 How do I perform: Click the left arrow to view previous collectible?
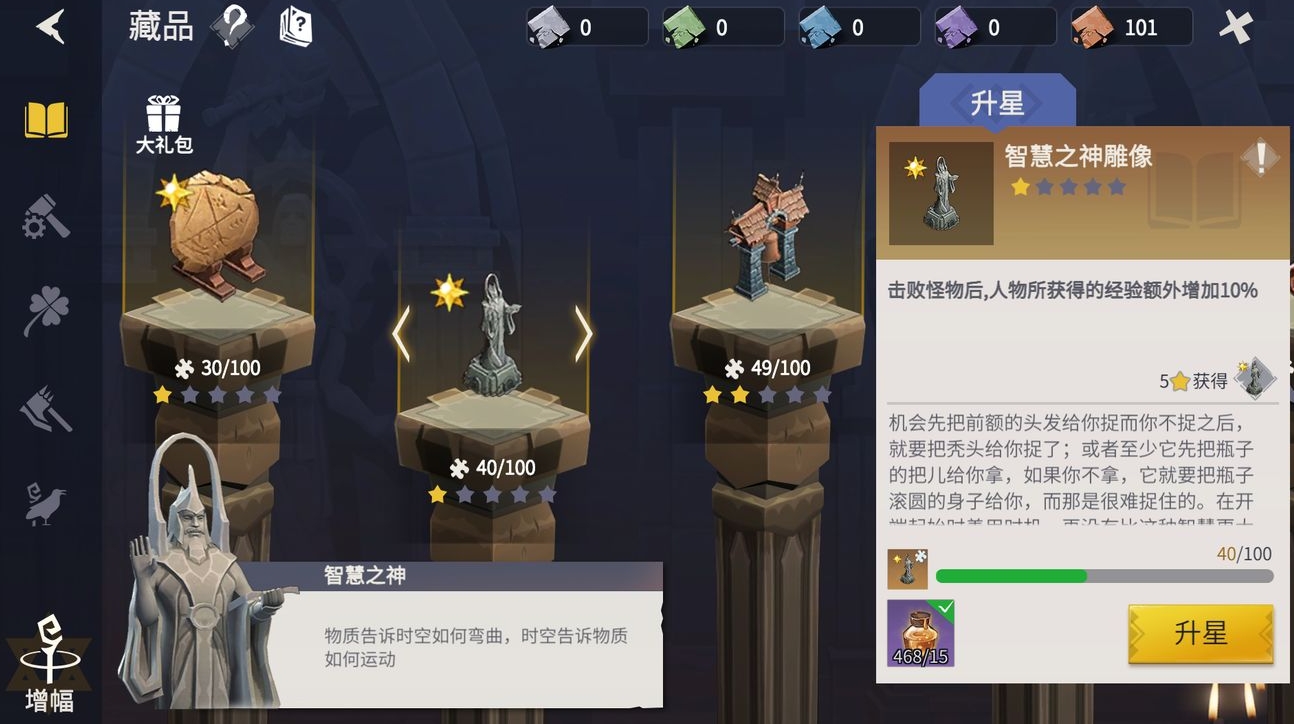click(403, 333)
